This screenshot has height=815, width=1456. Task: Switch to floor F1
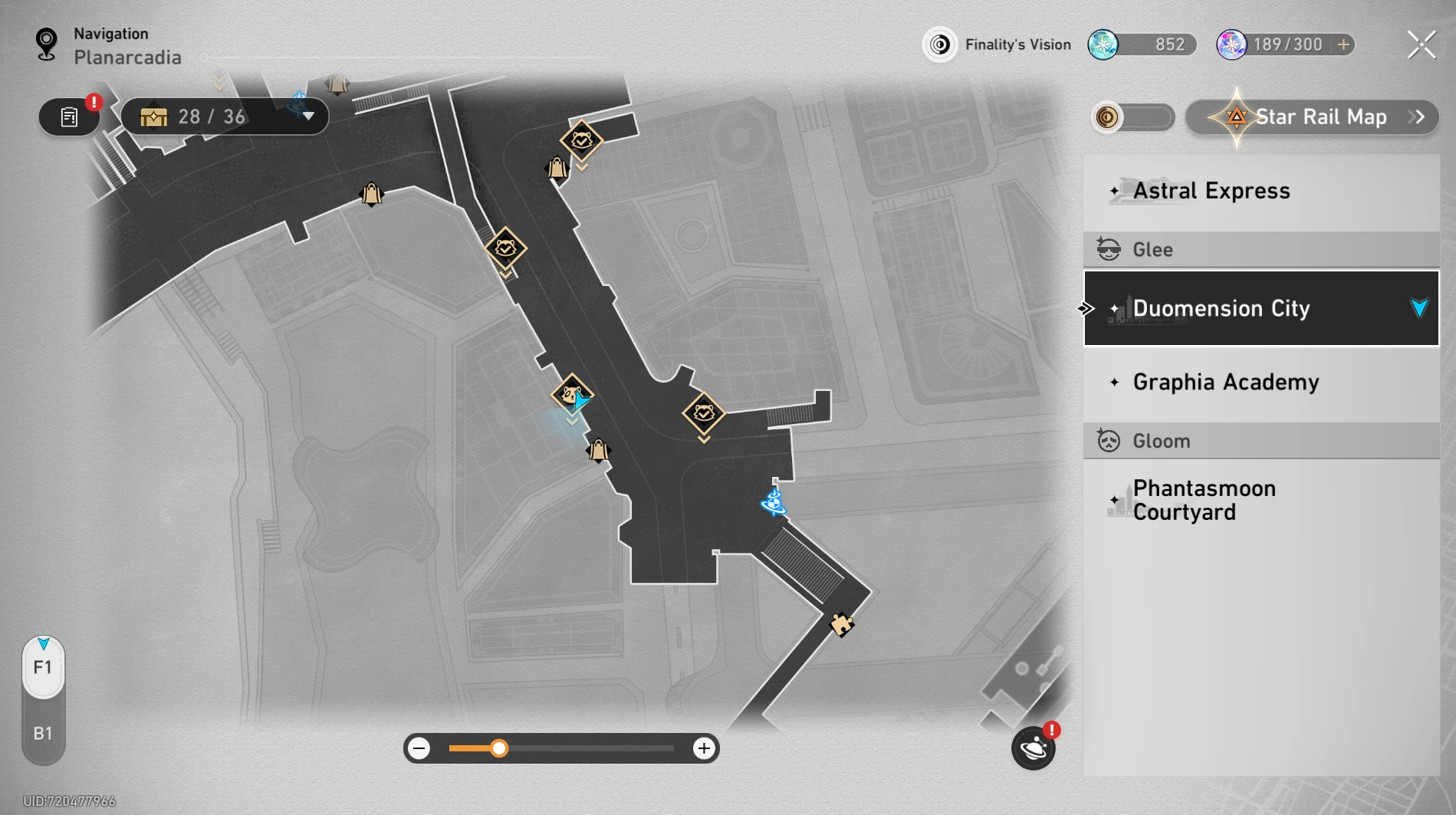(x=43, y=668)
